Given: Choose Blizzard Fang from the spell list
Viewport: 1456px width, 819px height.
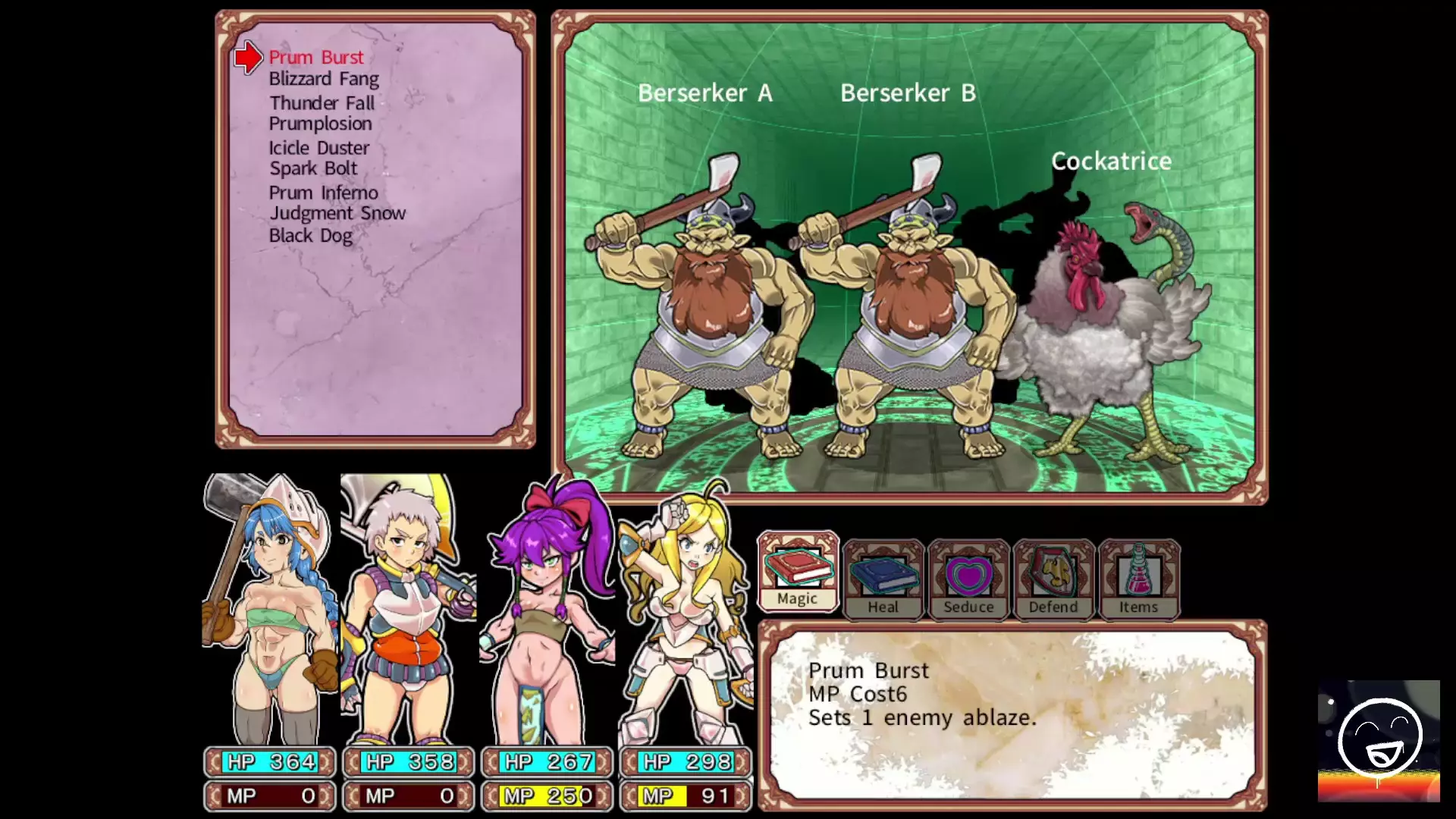Looking at the screenshot, I should [x=324, y=79].
